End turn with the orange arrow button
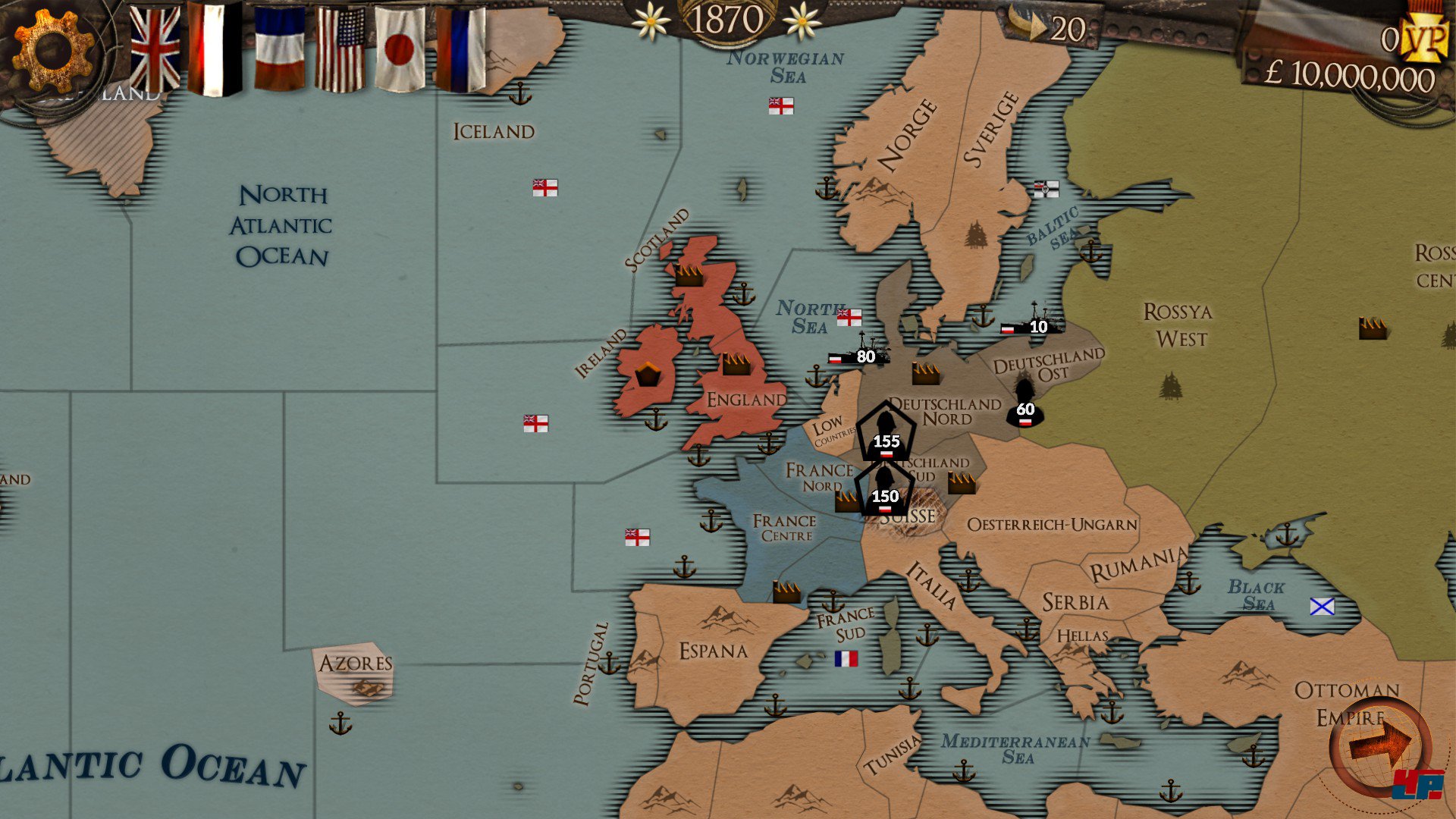This screenshot has width=1456, height=819. pyautogui.click(x=1380, y=746)
